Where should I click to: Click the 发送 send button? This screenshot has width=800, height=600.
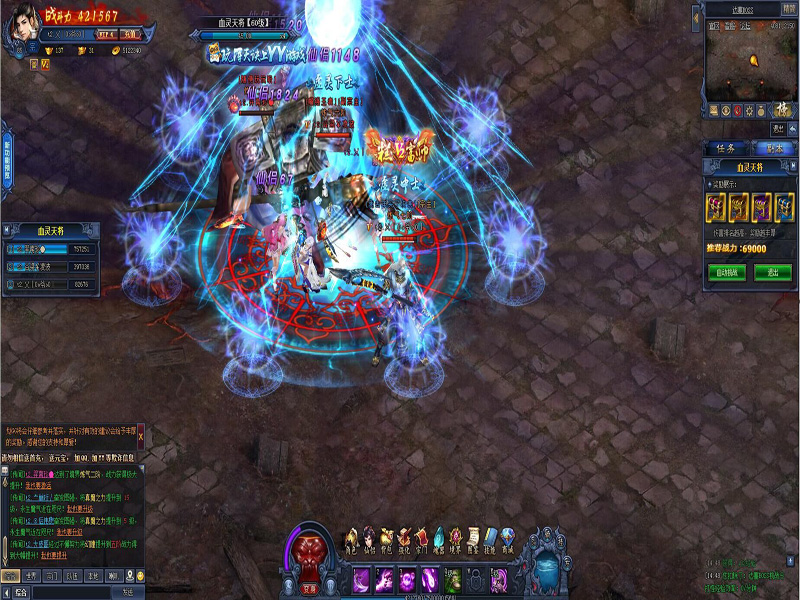(x=127, y=592)
